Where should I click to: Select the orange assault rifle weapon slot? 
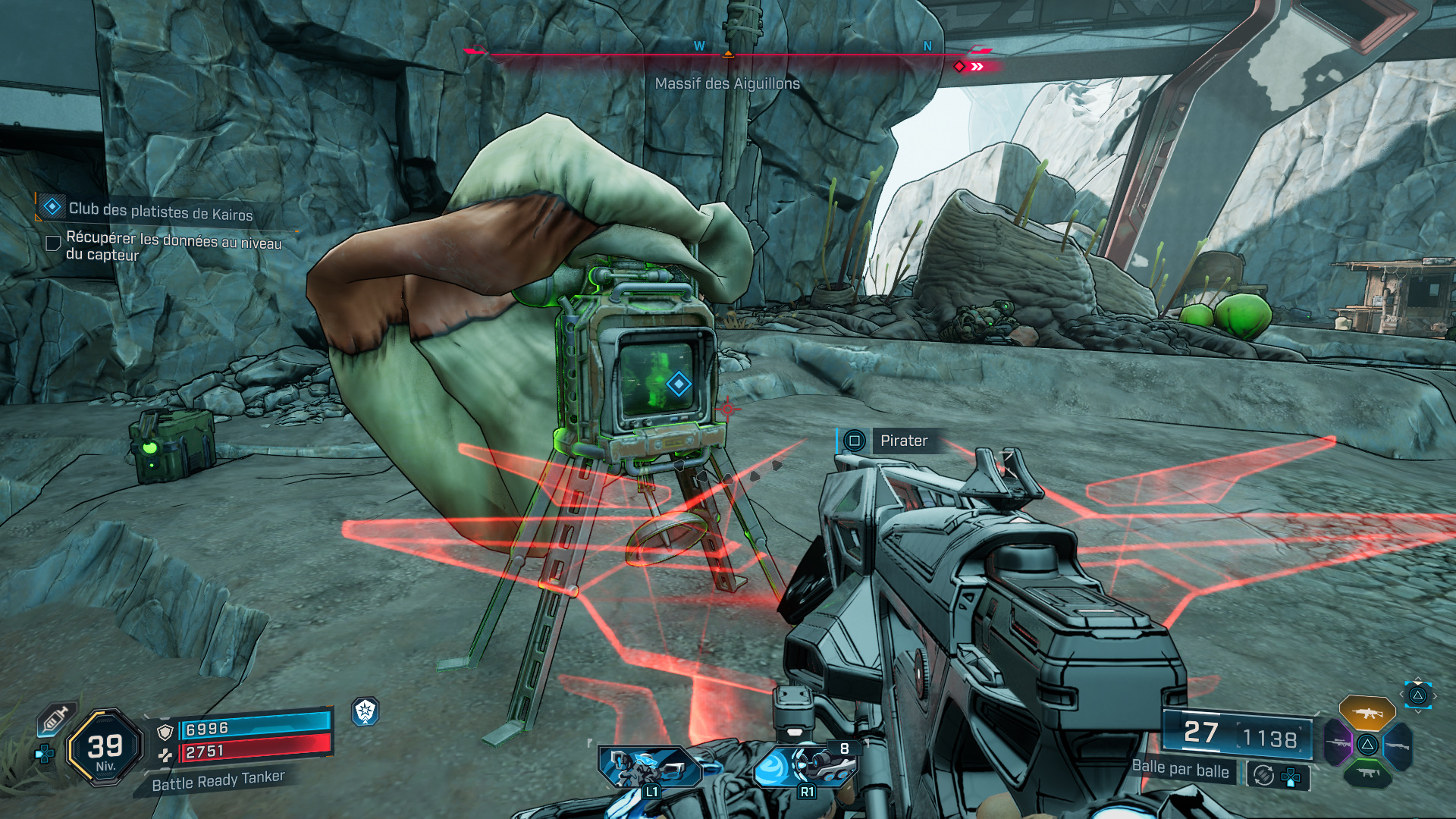tap(1367, 713)
